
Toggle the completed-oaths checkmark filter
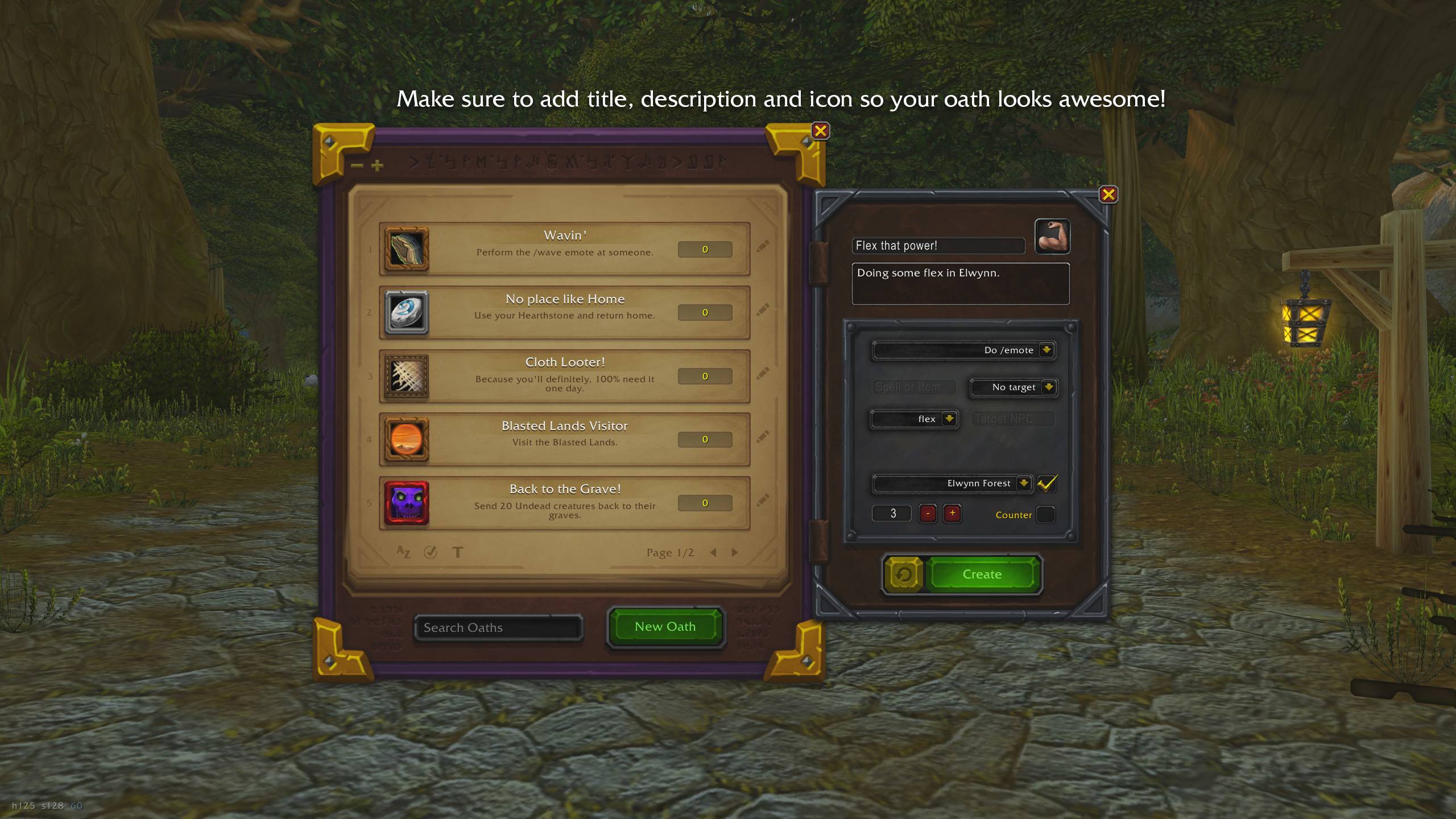(x=431, y=552)
